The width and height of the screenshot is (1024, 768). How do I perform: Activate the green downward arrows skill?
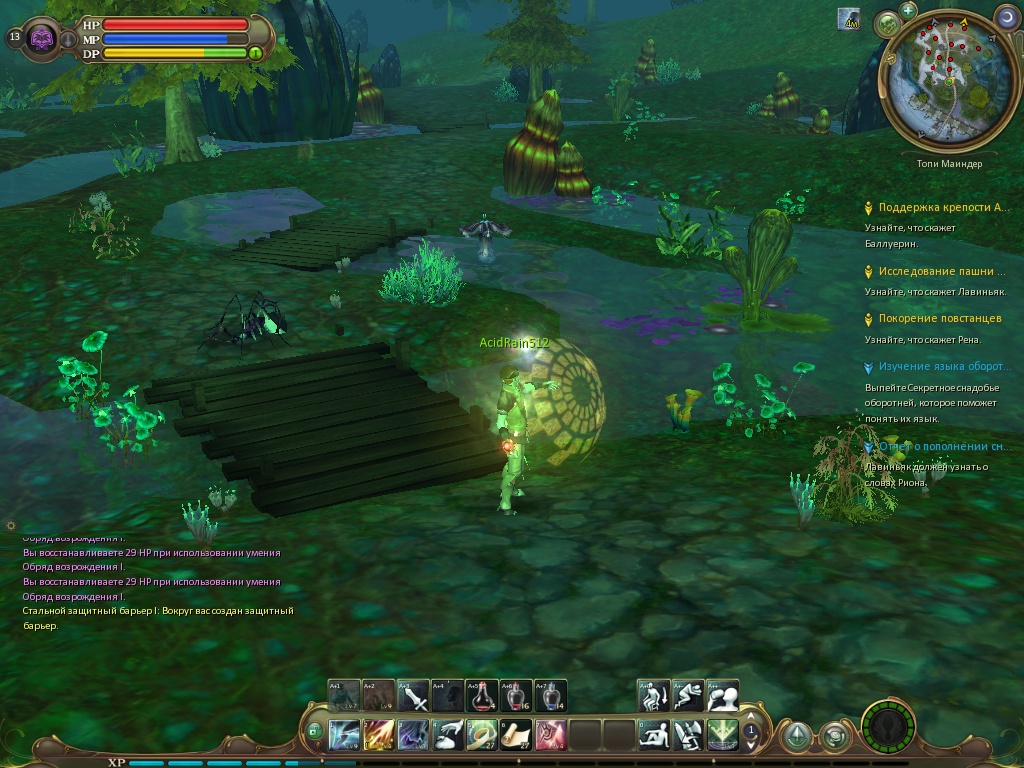[x=722, y=735]
